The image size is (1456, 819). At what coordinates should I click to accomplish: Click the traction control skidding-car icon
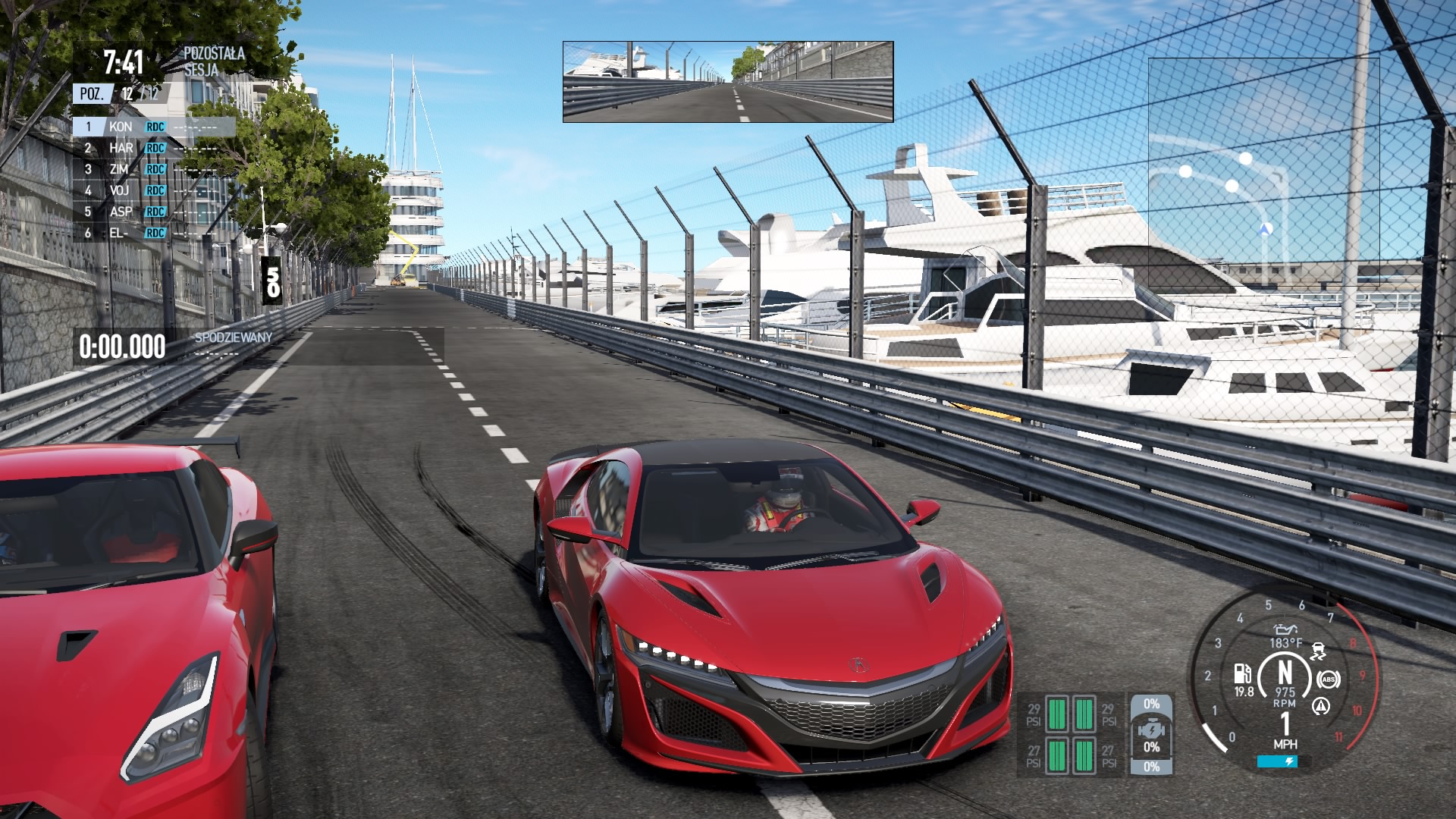pos(1319,651)
